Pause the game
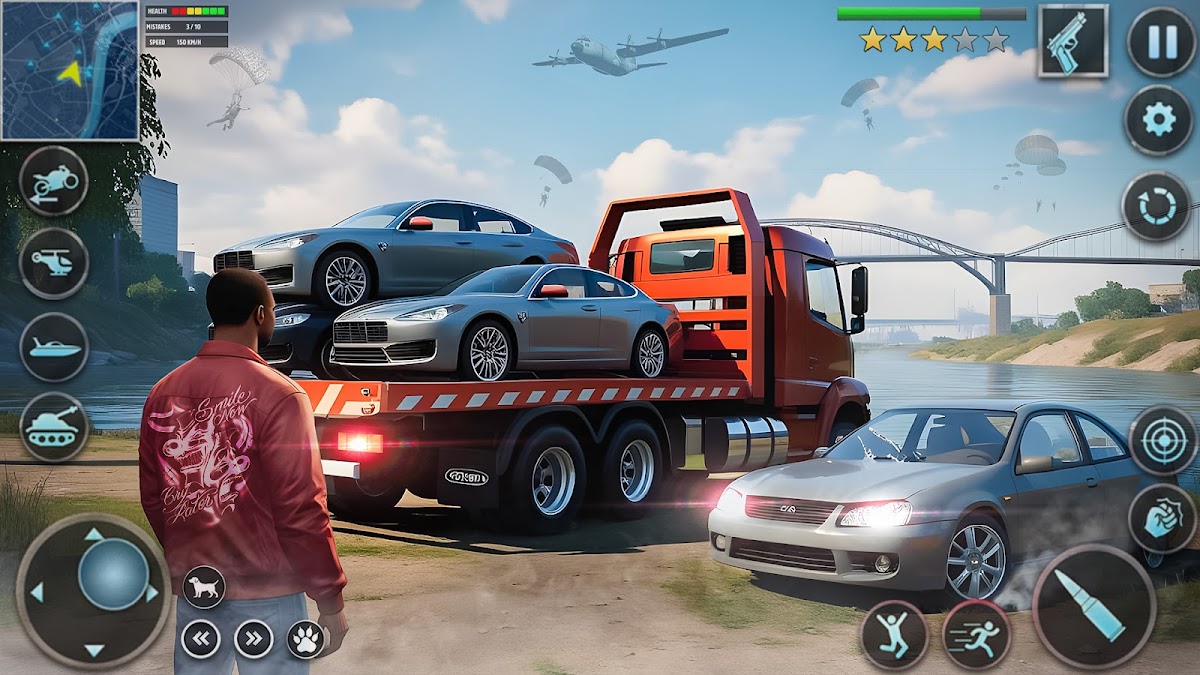 pos(1160,41)
